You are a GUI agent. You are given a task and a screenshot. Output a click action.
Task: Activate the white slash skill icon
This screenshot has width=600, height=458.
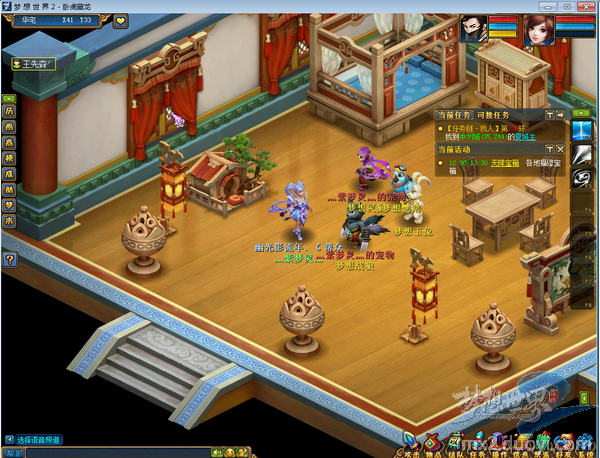click(581, 154)
